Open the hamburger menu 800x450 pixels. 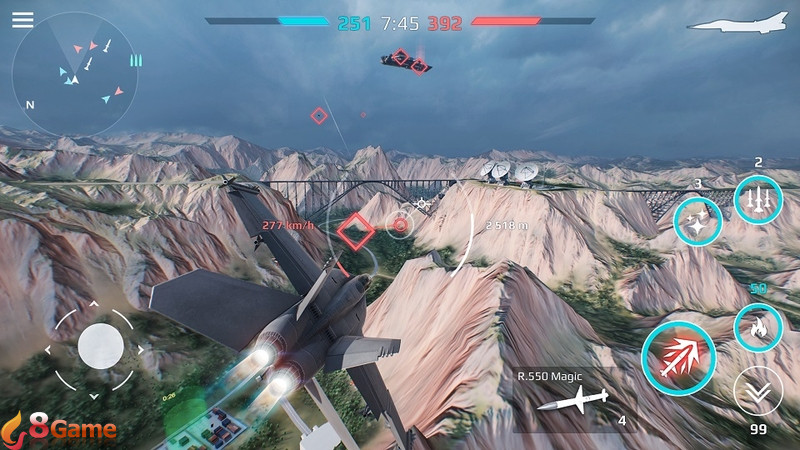coord(22,20)
